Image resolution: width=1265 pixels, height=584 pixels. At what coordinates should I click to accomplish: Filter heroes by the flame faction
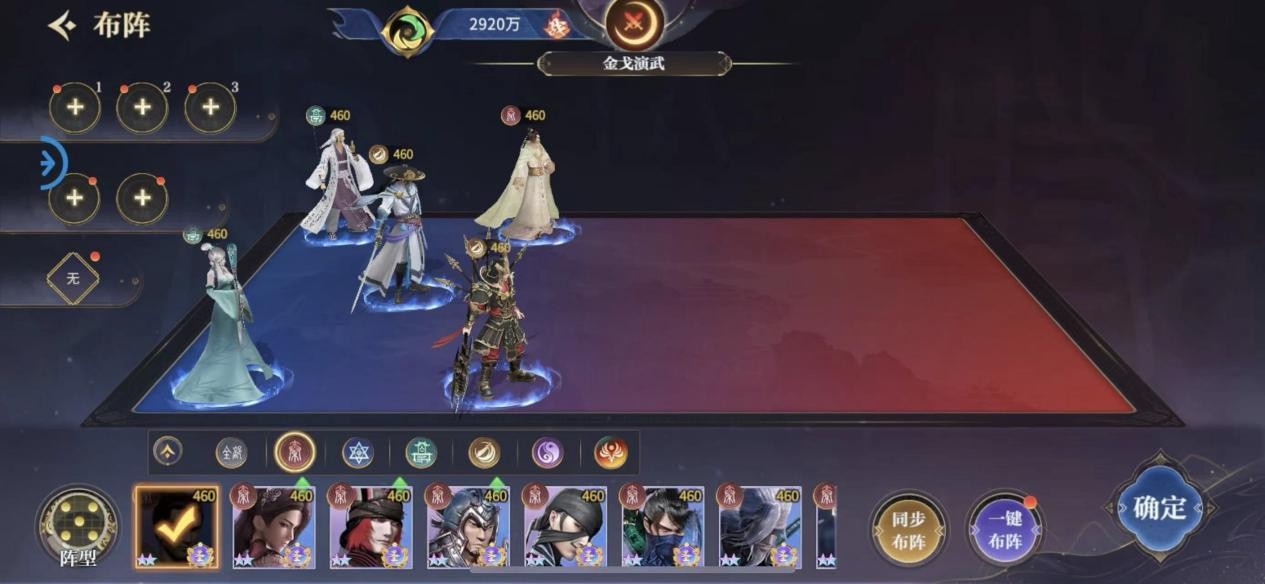click(x=610, y=453)
